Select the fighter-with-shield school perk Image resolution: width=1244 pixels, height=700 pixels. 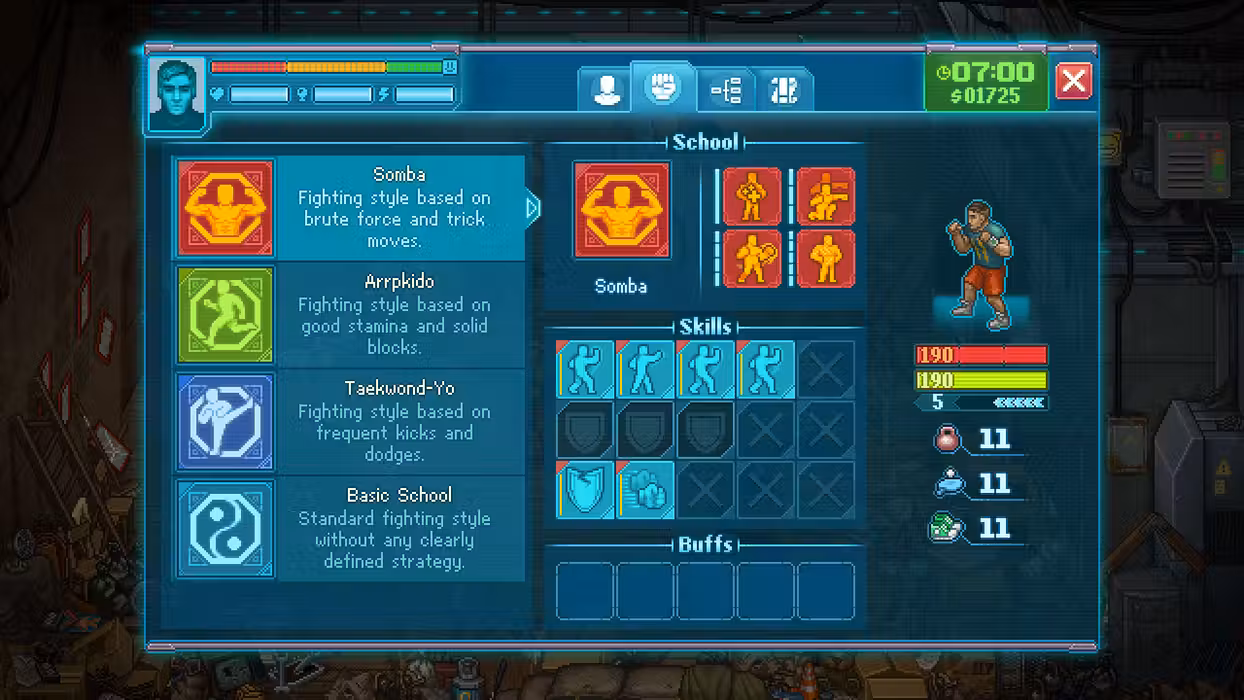[751, 258]
